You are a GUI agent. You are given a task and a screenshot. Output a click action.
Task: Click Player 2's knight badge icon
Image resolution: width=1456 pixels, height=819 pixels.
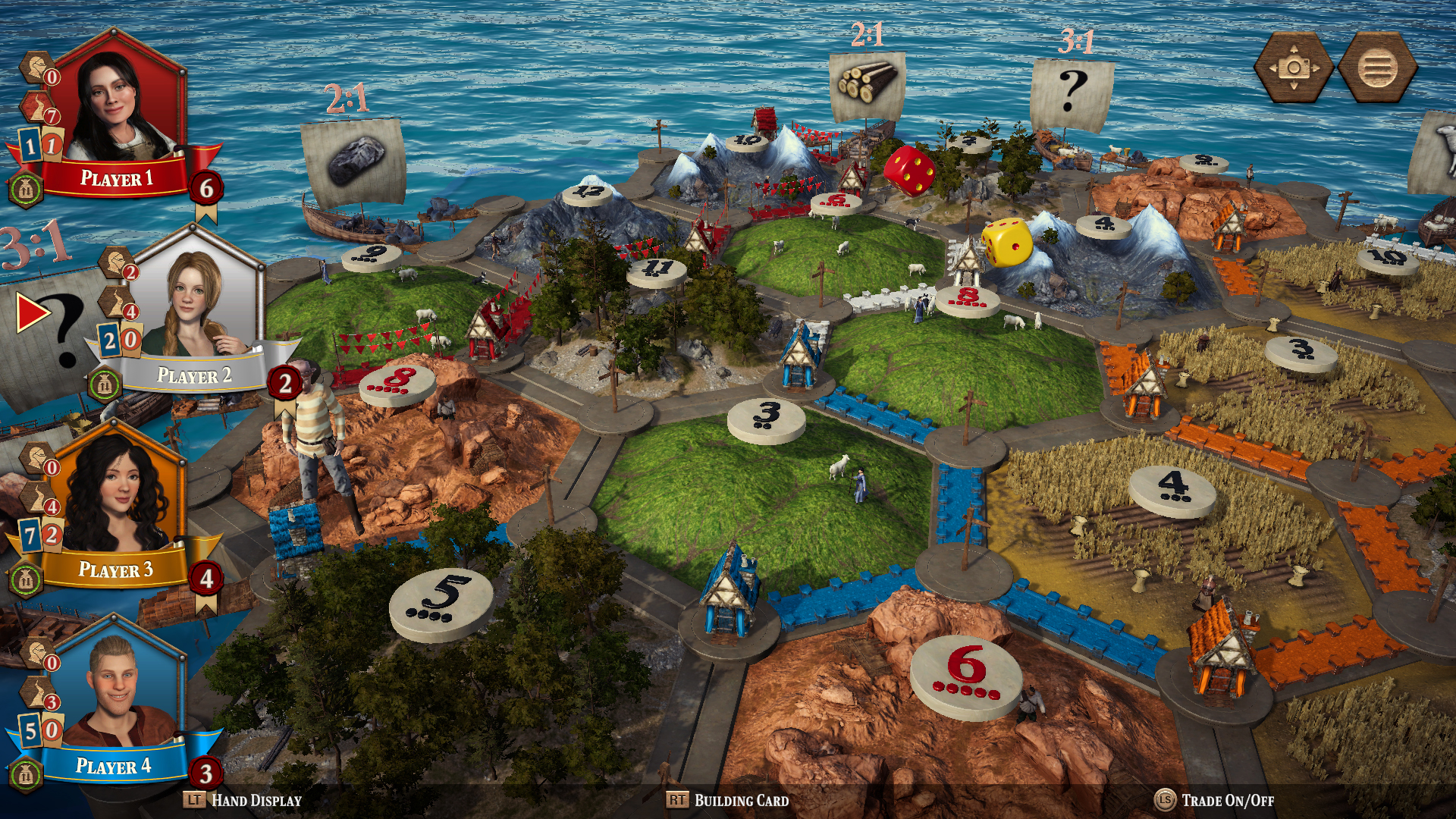click(x=115, y=262)
